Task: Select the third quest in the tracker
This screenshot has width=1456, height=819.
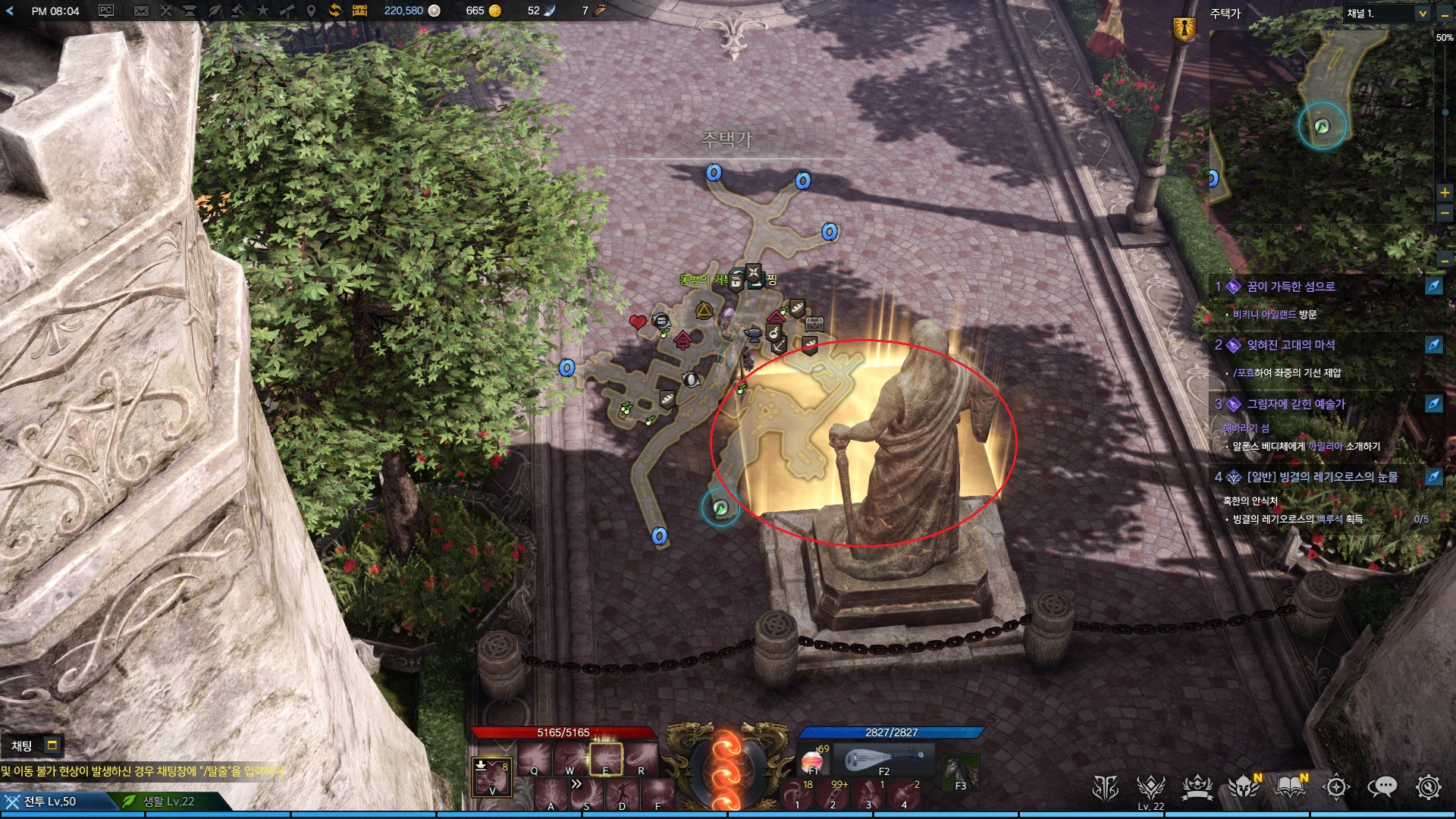Action: [x=1295, y=404]
